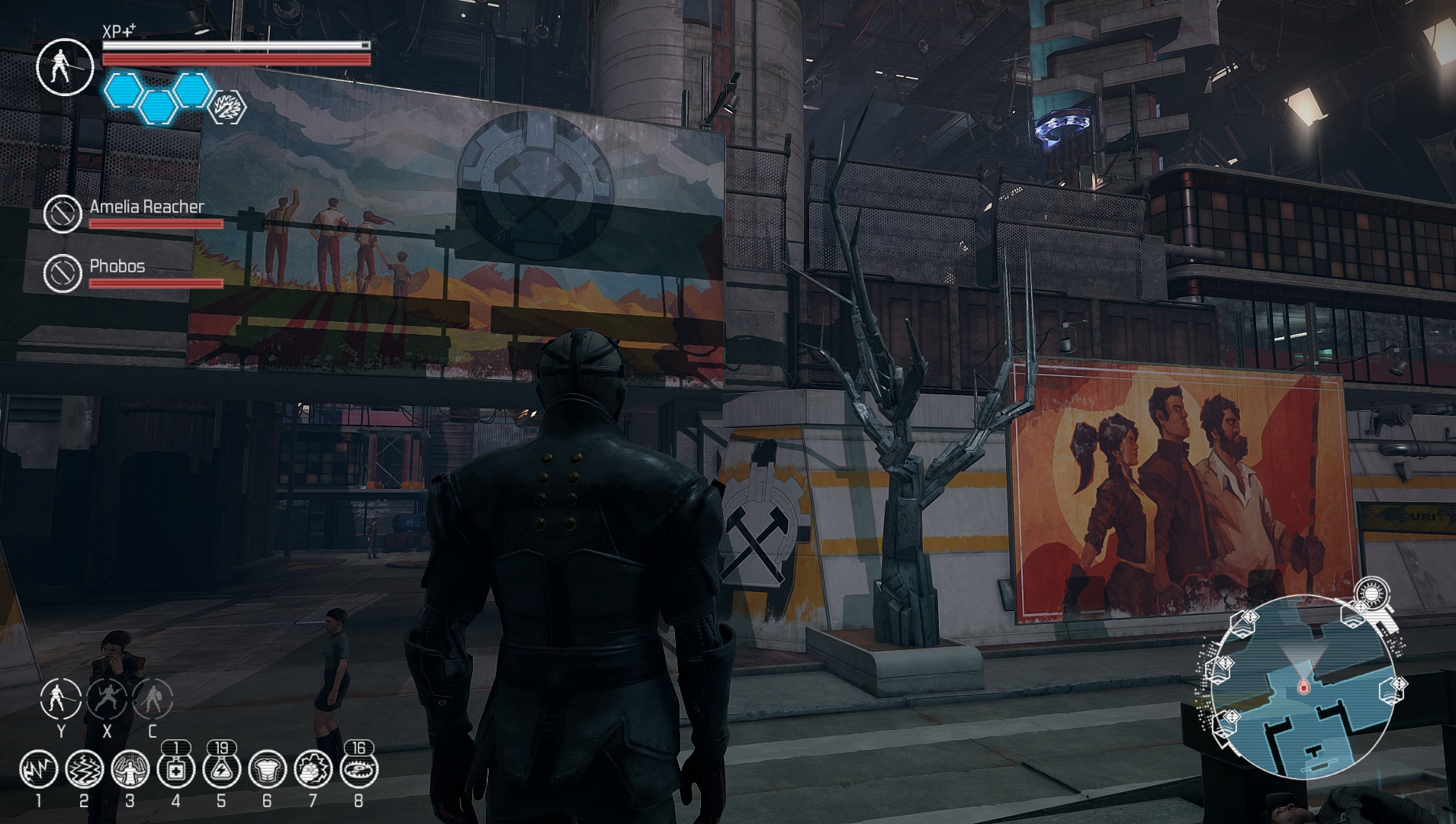Choose the mace and shield guardian stance
This screenshot has height=824, width=1456.
(153, 698)
